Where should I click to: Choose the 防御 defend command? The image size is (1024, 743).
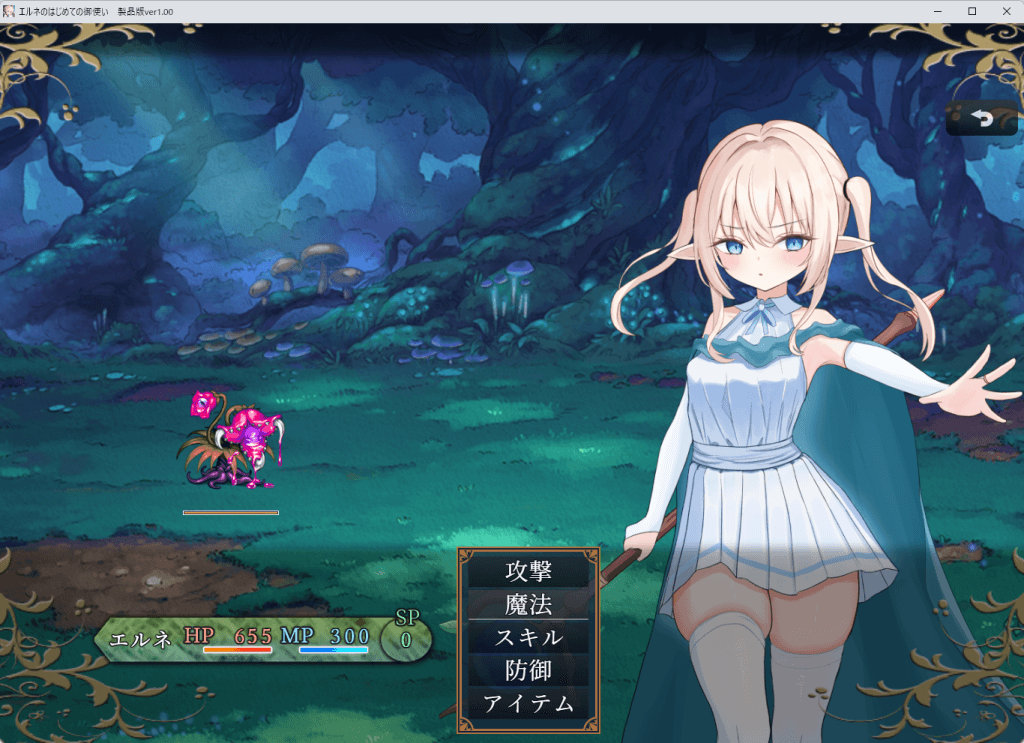pos(528,670)
